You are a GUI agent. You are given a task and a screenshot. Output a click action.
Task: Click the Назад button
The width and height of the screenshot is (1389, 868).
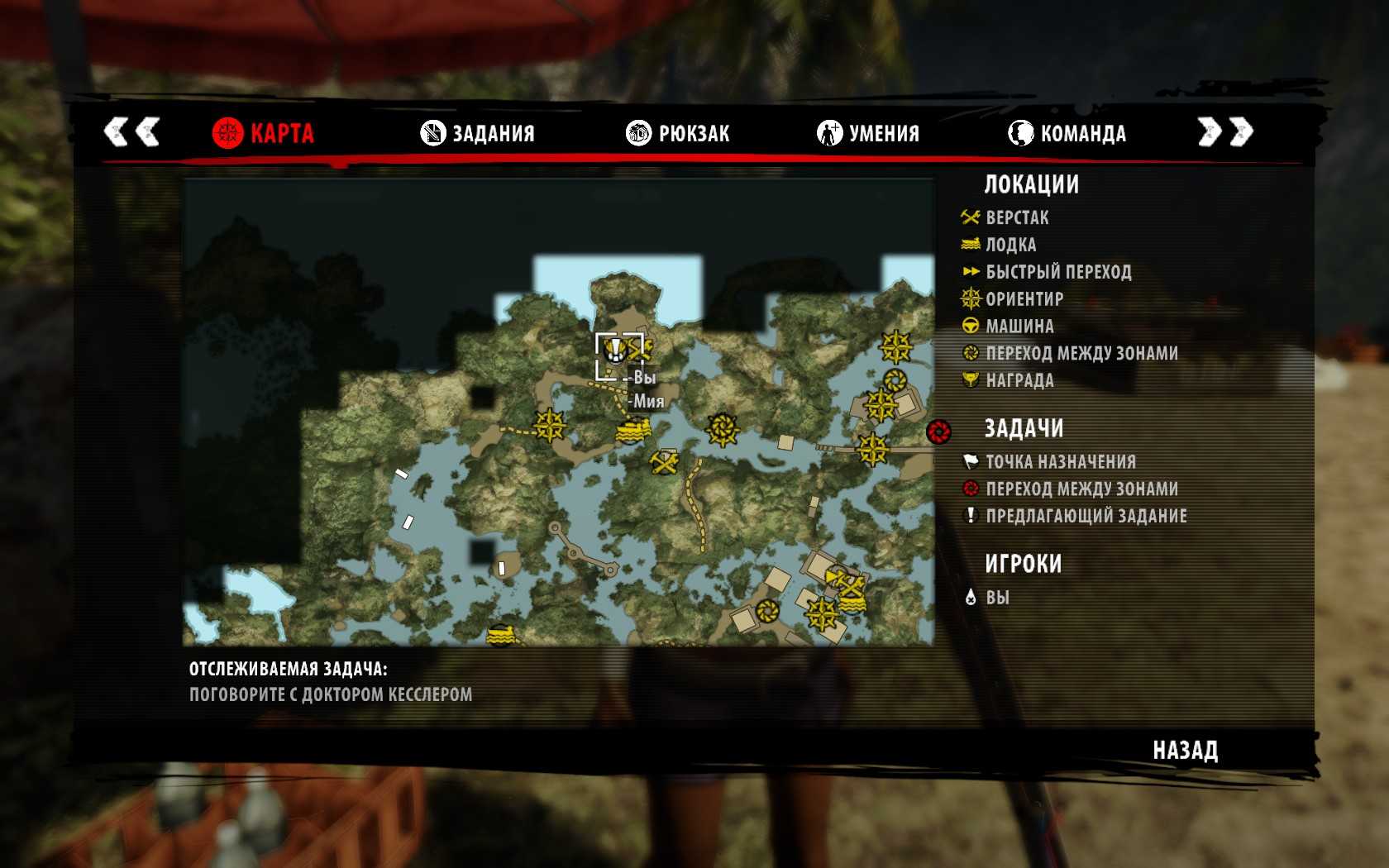[1185, 751]
